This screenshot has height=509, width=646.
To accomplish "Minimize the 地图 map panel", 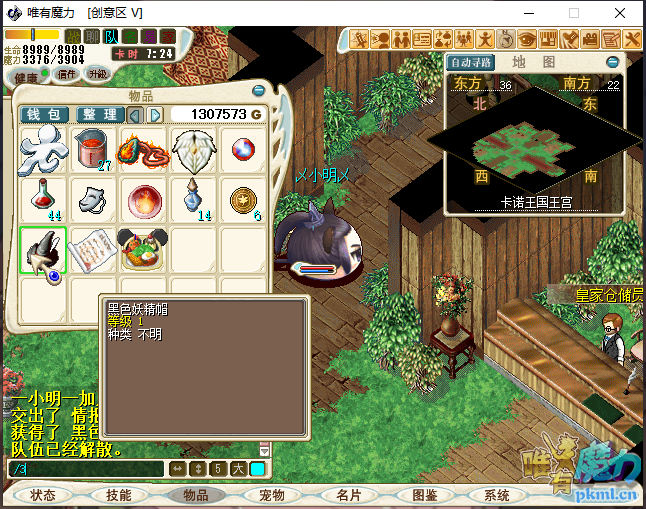I will click(x=613, y=62).
